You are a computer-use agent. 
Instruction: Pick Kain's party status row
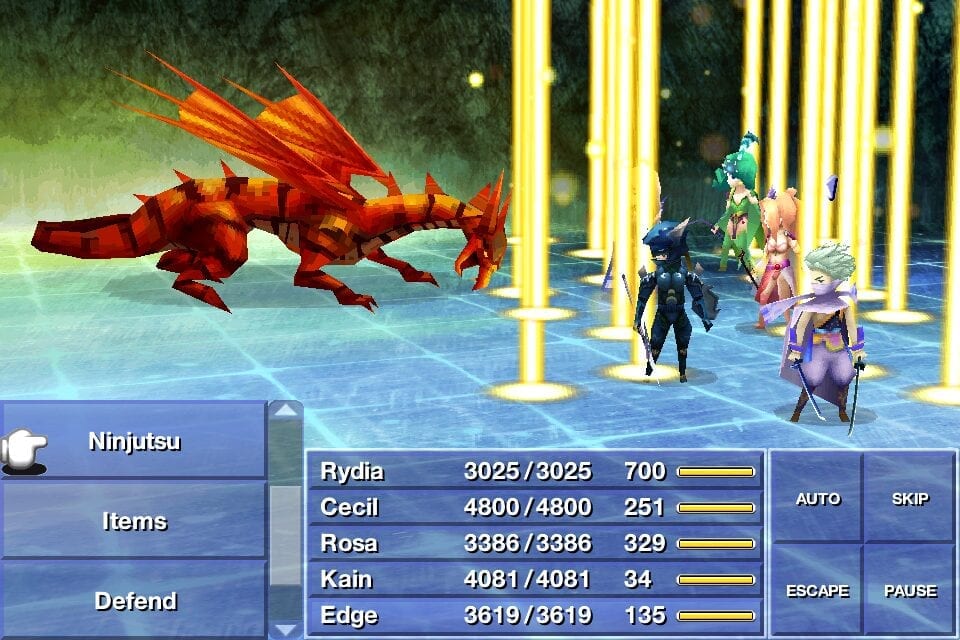536,579
